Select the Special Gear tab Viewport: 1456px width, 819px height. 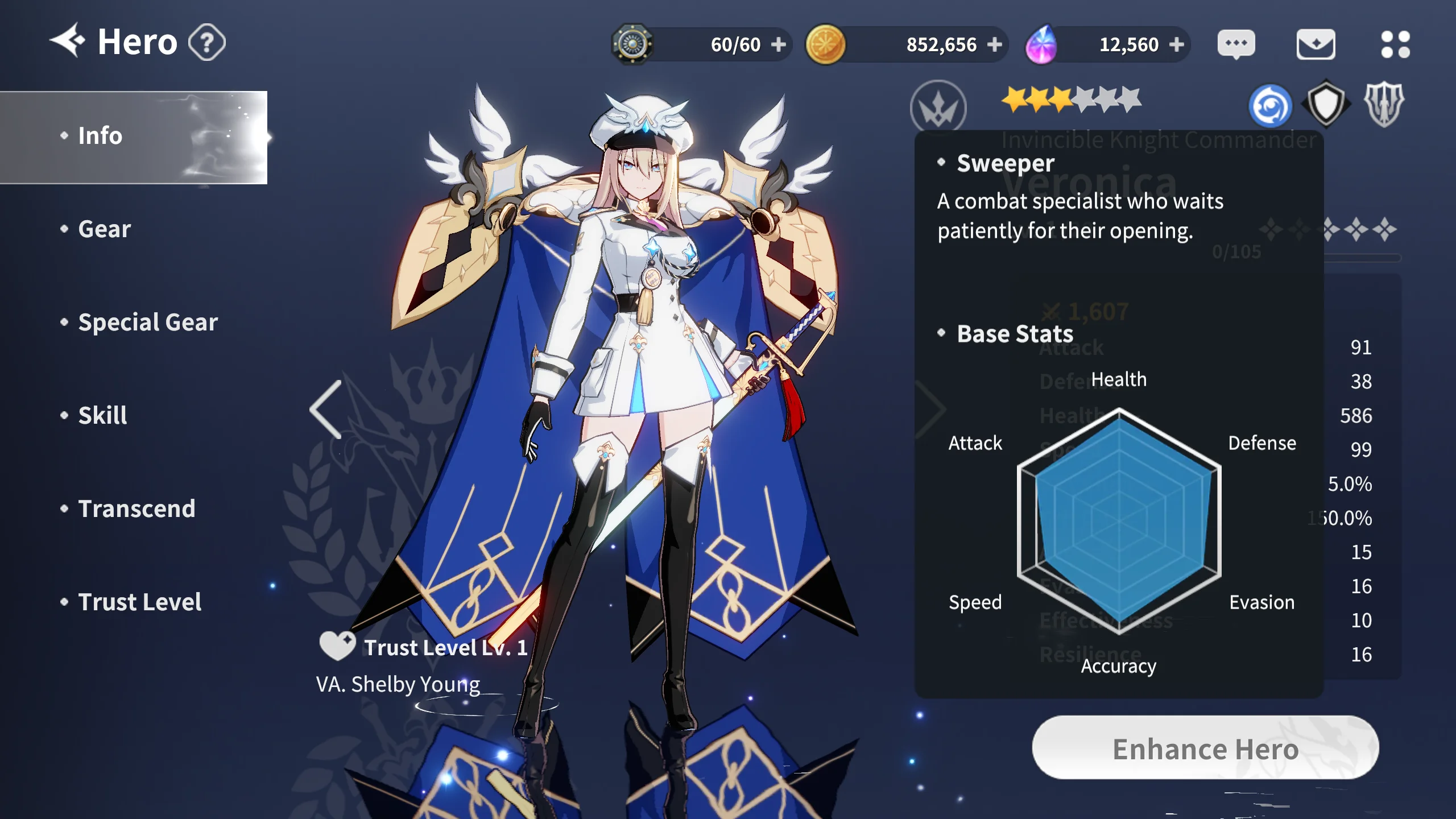[x=148, y=322]
